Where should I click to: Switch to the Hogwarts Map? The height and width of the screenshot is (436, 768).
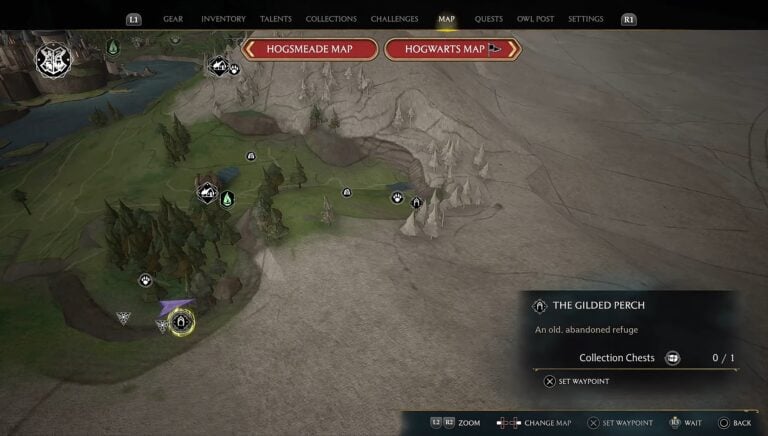452,49
